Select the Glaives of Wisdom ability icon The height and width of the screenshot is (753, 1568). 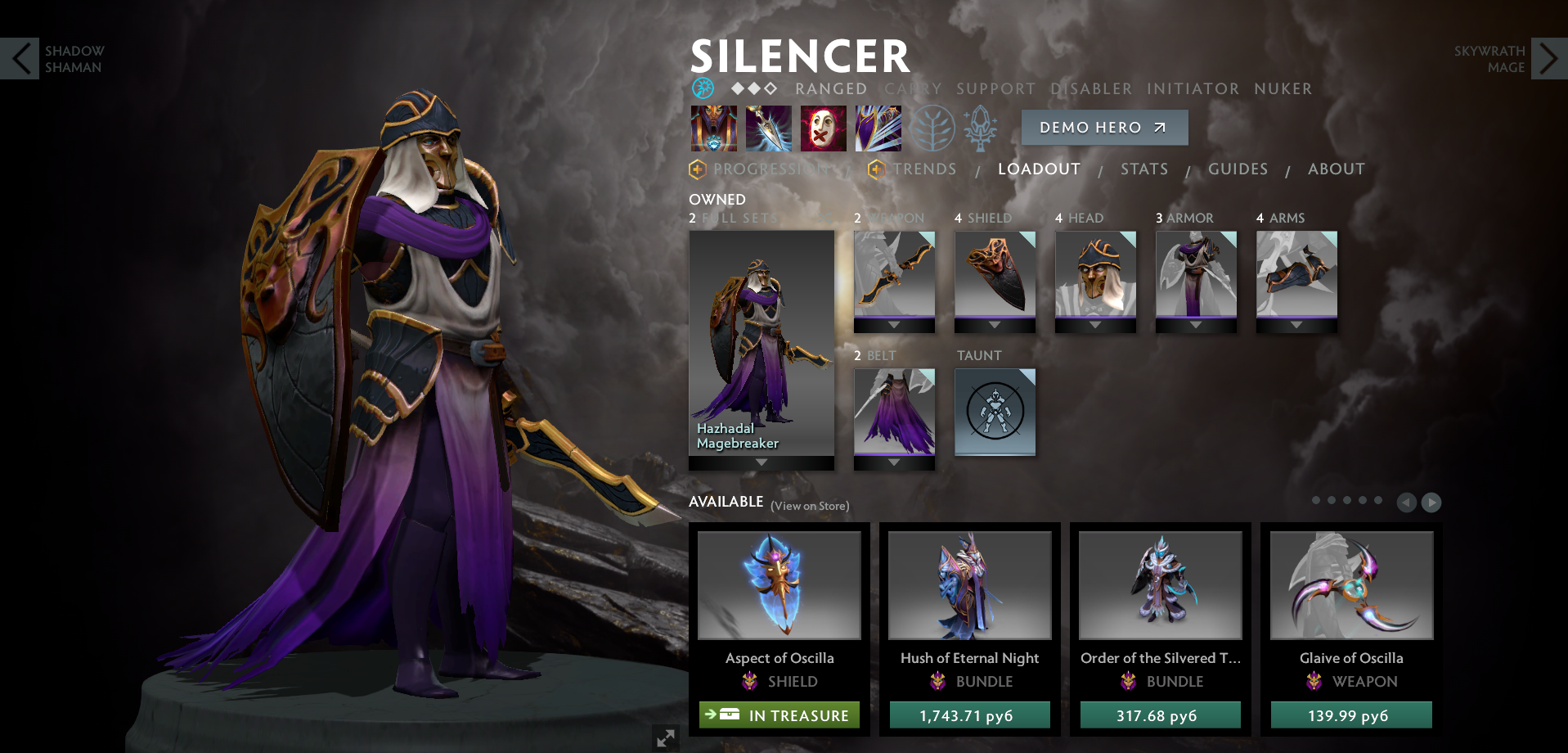pyautogui.click(x=768, y=128)
